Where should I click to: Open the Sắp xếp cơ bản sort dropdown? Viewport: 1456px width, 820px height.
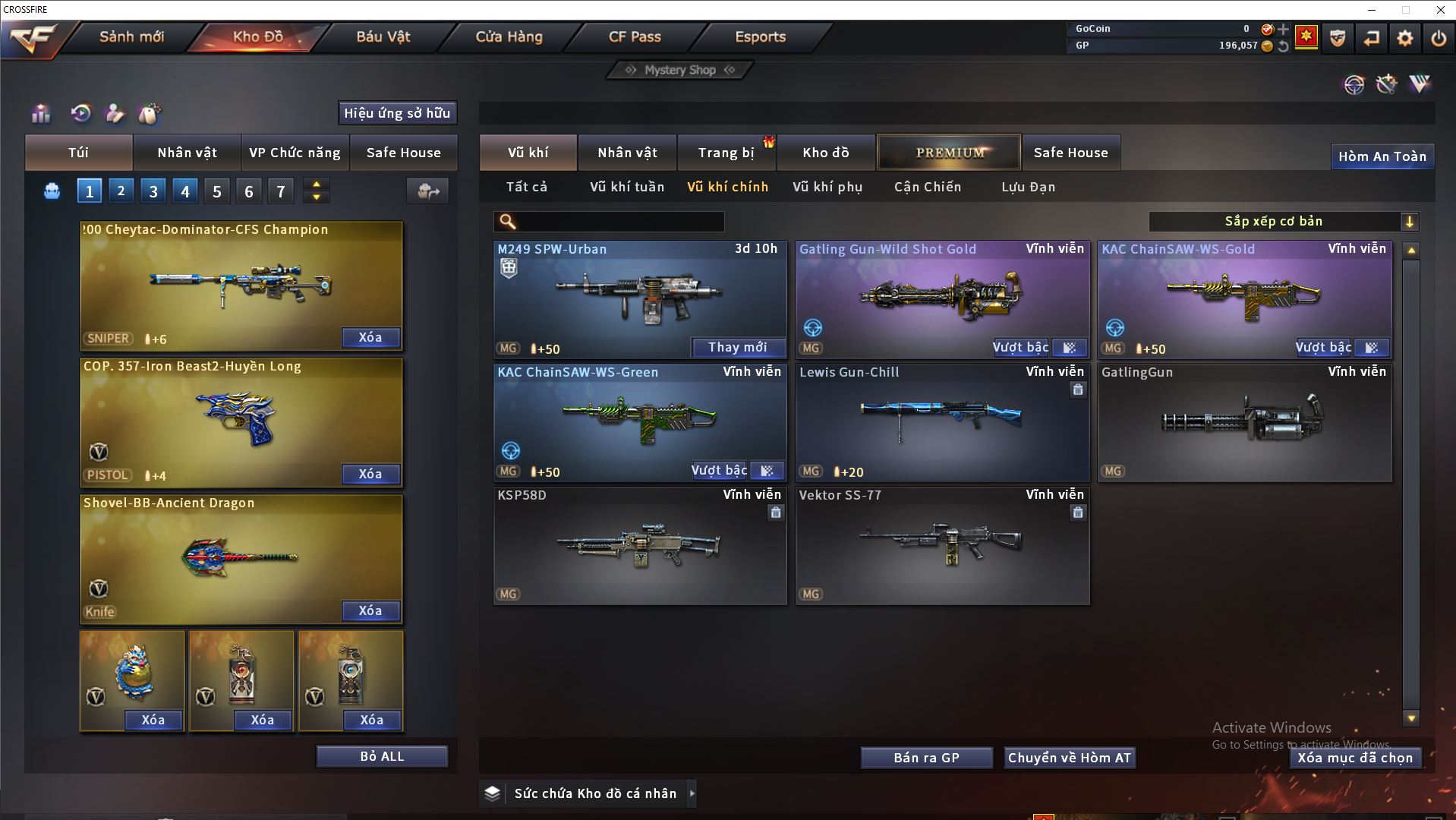(x=1283, y=222)
